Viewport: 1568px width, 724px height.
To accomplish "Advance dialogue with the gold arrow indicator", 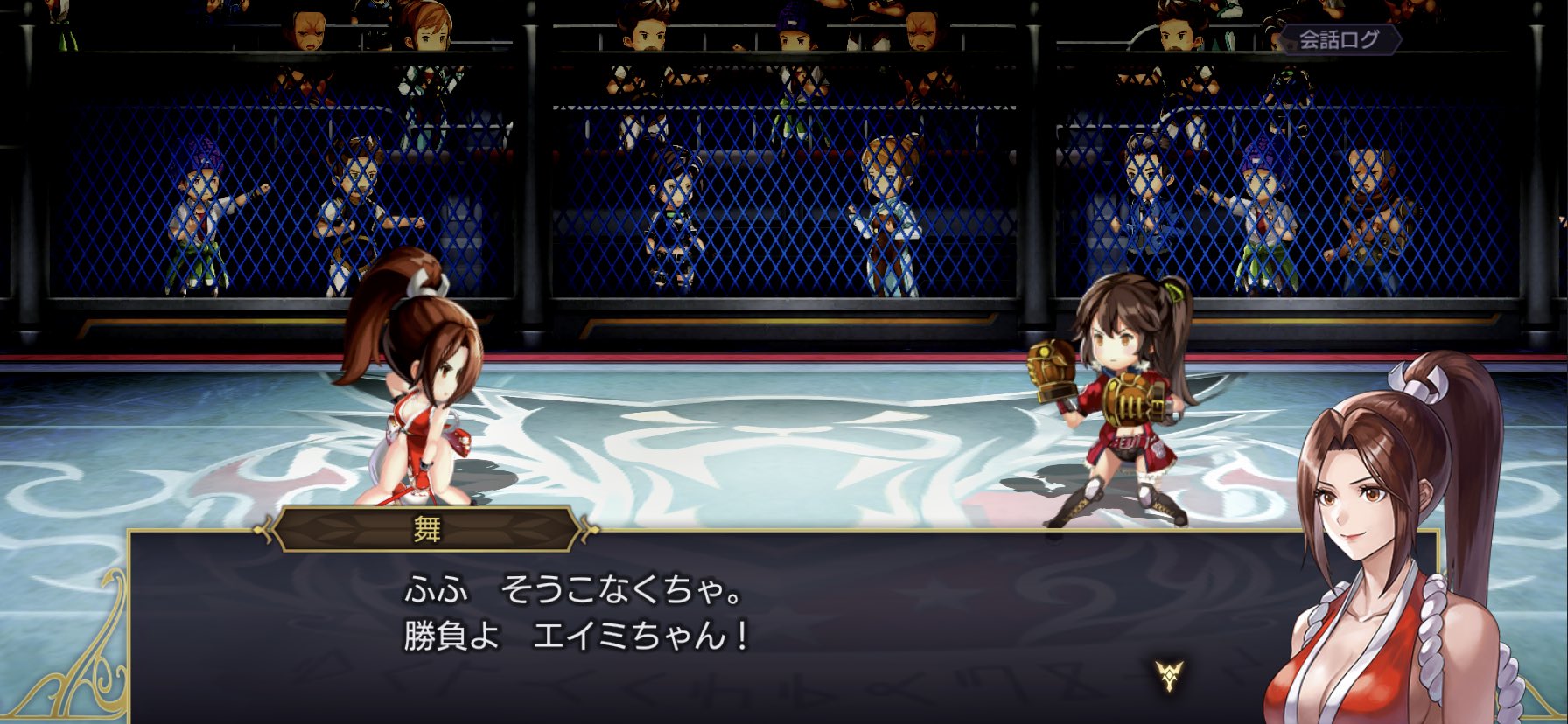I will [1168, 674].
